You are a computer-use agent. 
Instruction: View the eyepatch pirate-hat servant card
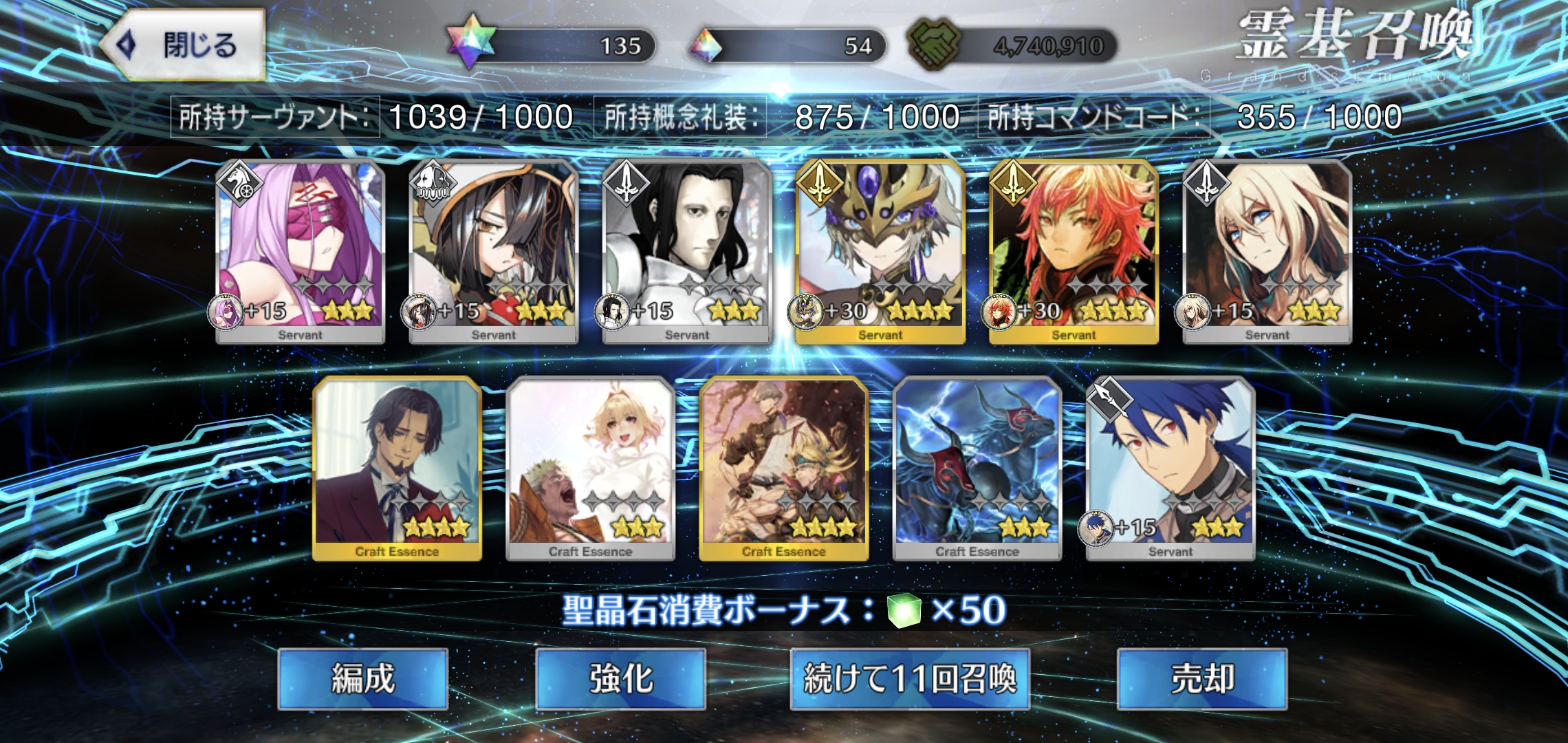(x=493, y=252)
